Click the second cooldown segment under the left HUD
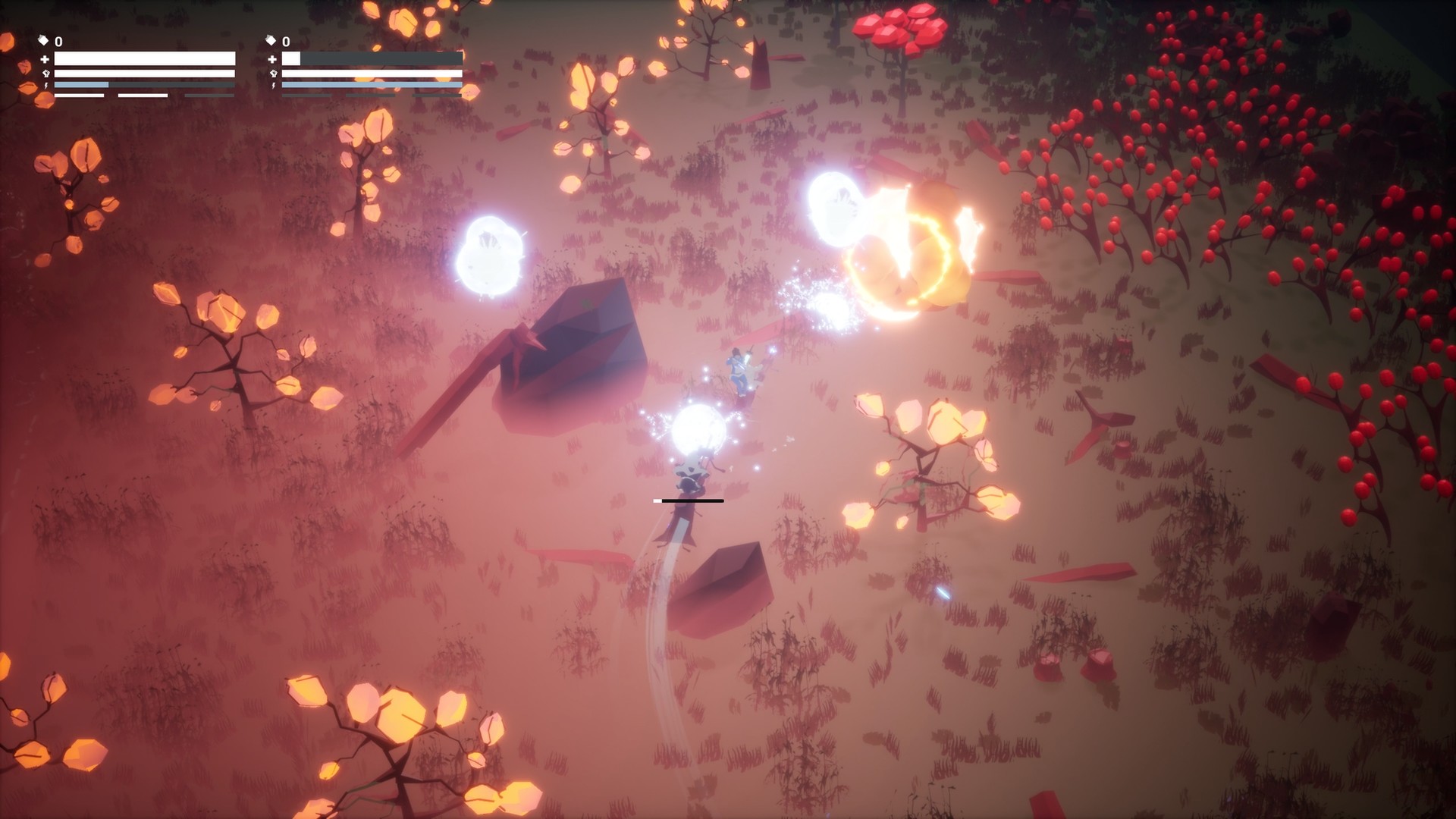 (142, 94)
